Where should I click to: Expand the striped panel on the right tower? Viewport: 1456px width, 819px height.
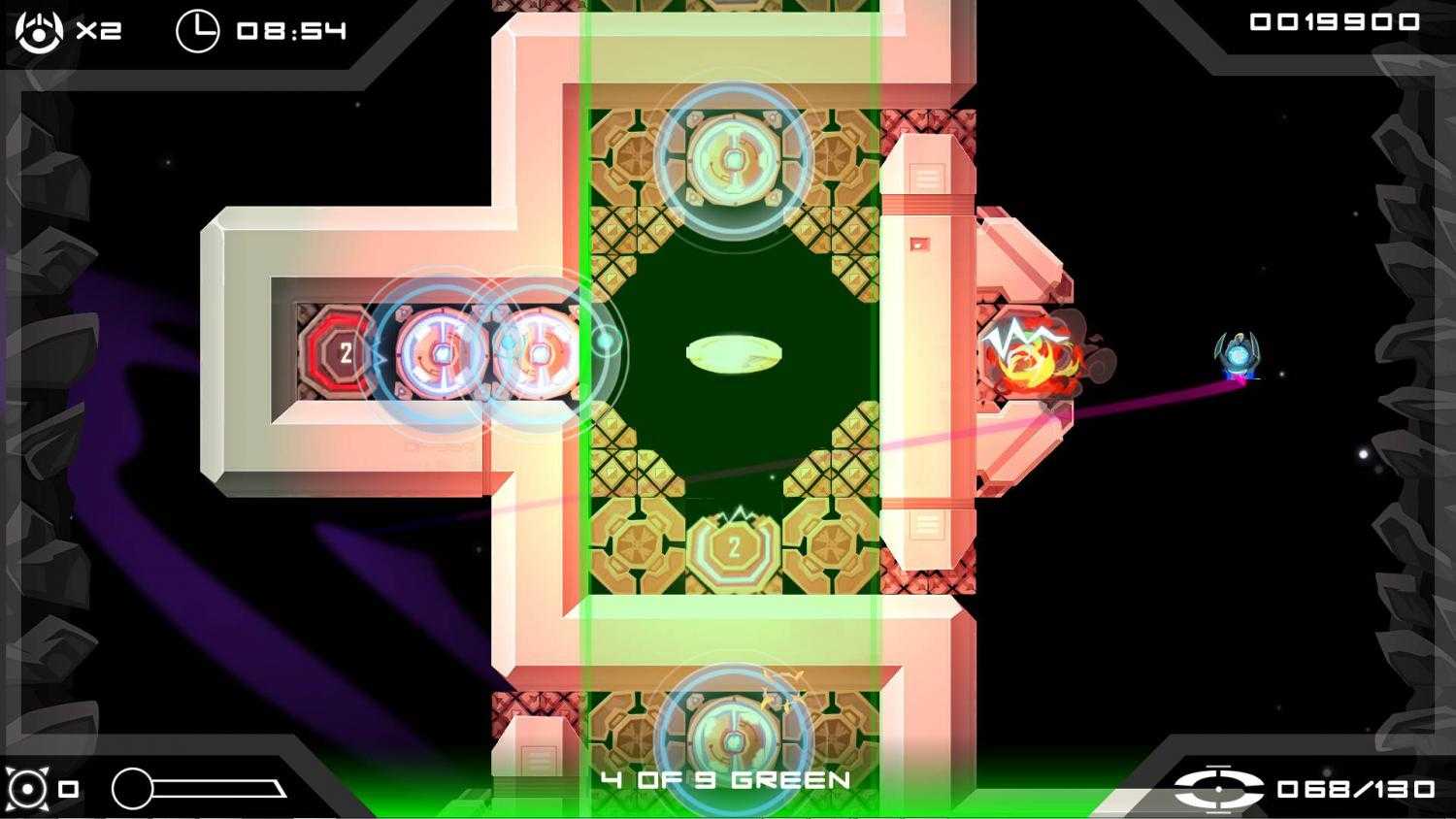pyautogui.click(x=927, y=180)
